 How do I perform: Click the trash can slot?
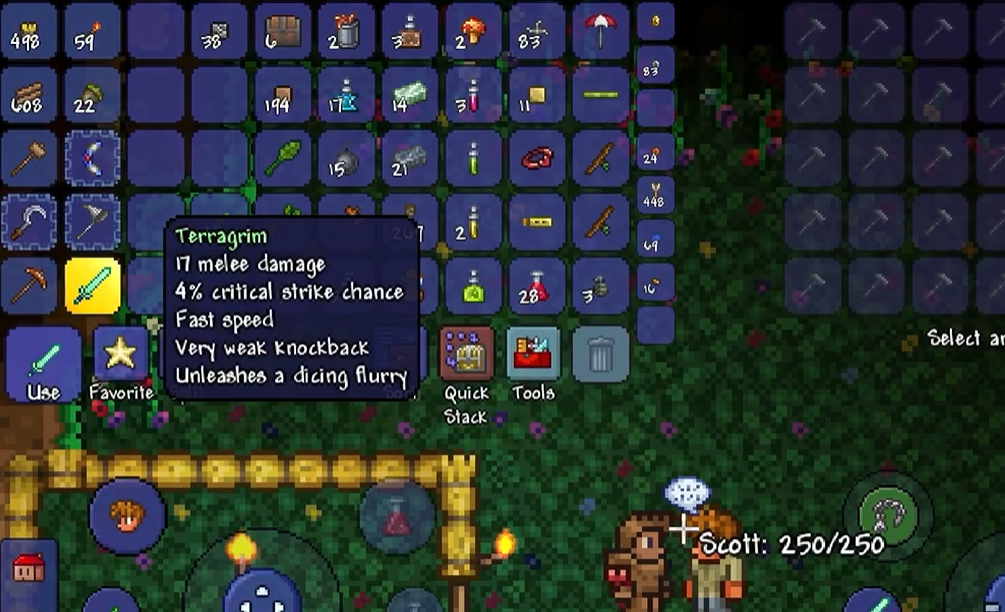click(600, 354)
